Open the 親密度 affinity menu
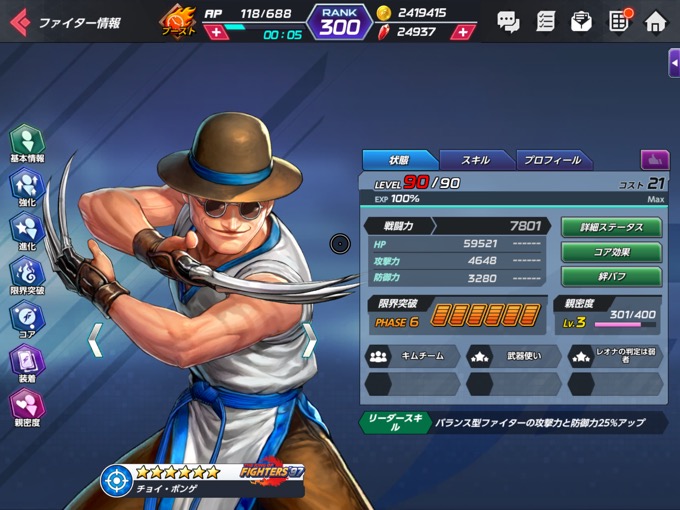The image size is (680, 510). point(27,407)
